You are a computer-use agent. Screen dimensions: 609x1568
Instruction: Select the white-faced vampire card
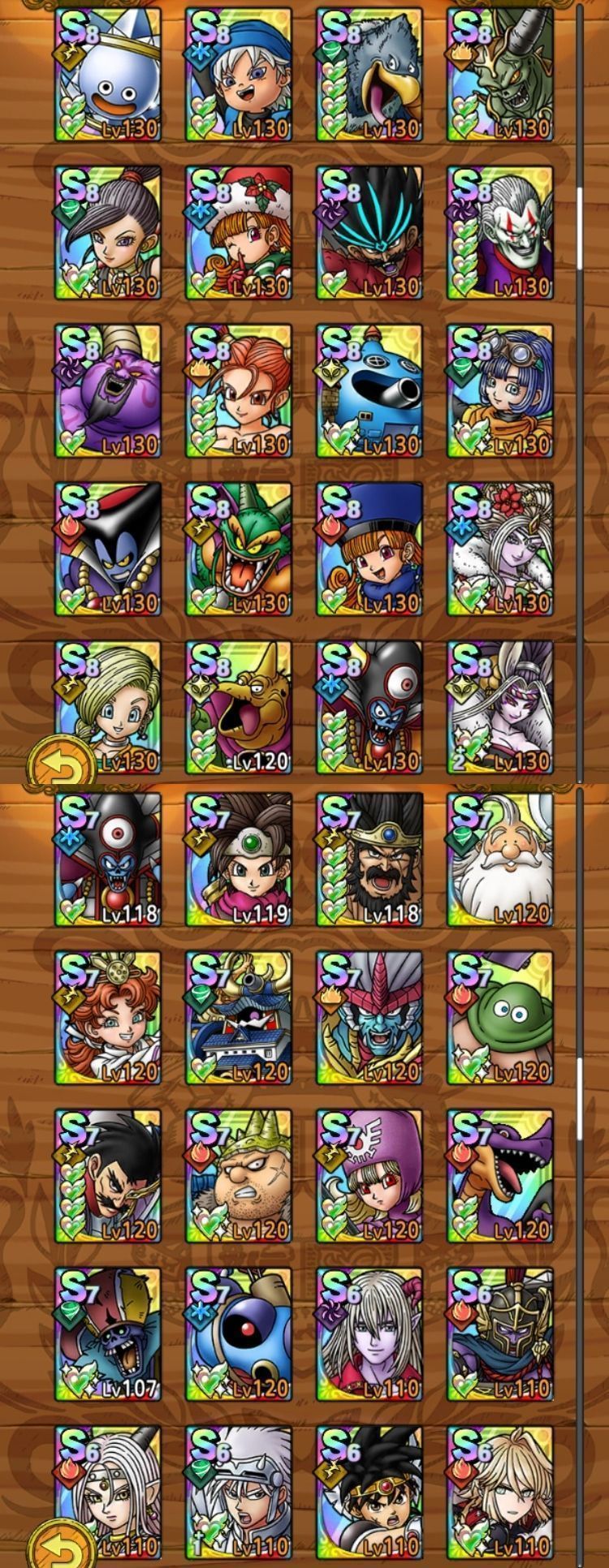pyautogui.click(x=500, y=233)
